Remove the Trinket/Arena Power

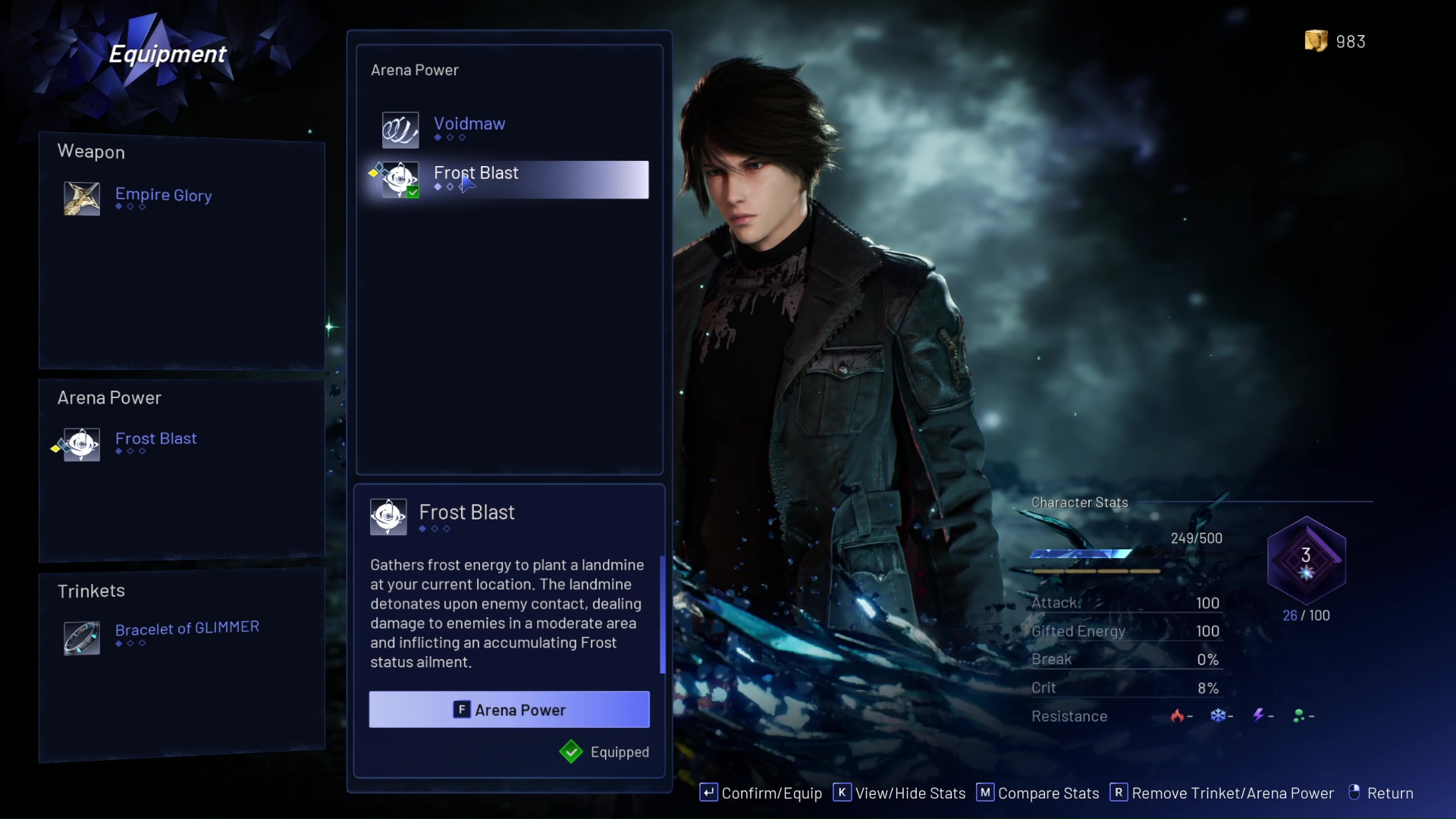(1222, 793)
